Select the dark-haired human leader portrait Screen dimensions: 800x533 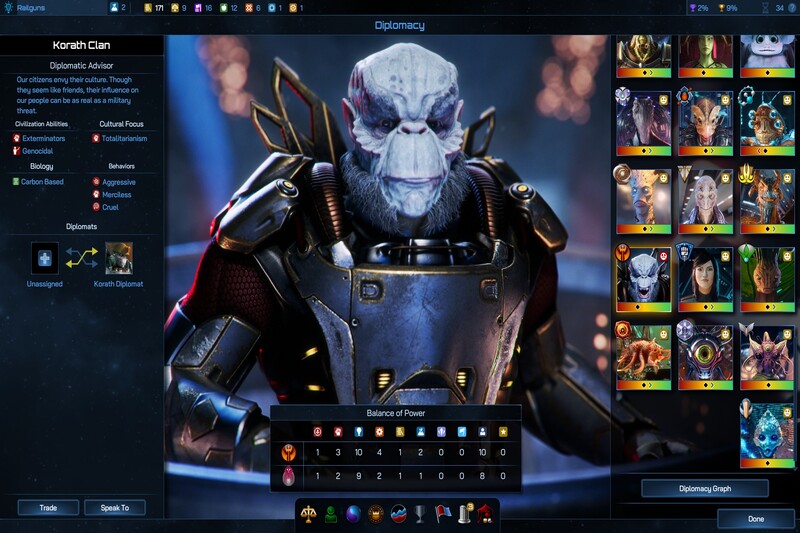[x=706, y=278]
